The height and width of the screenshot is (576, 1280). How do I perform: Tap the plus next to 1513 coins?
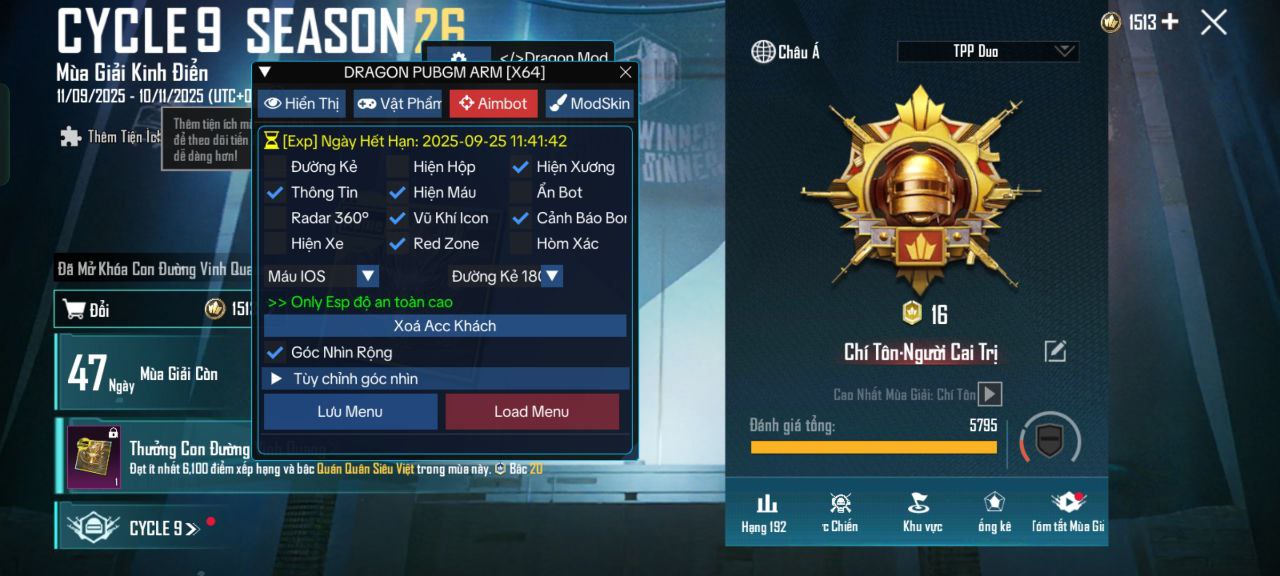click(1169, 22)
